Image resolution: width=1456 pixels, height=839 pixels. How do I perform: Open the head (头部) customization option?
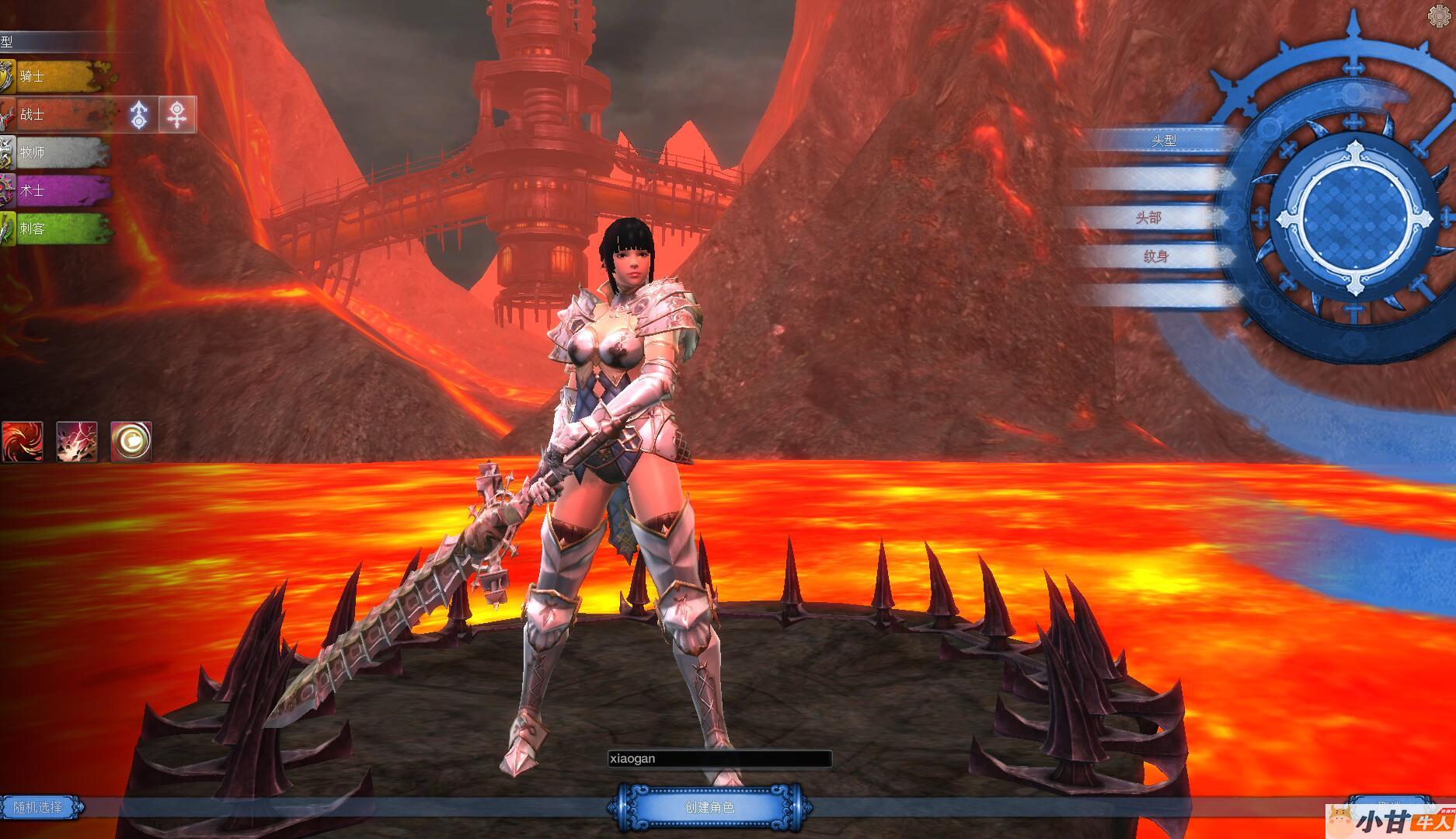click(x=1148, y=218)
